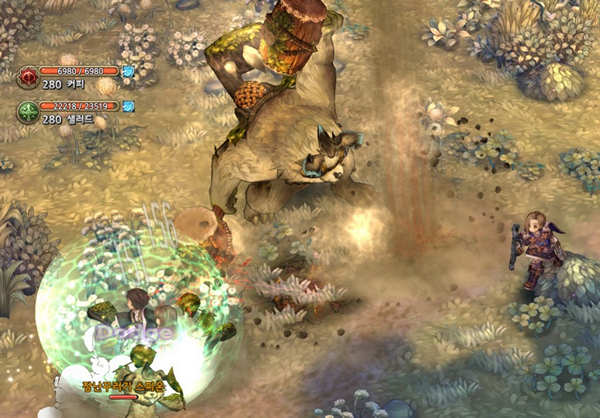
Task: Click the blue buff icon beside 커피's health bar
Action: (x=128, y=71)
